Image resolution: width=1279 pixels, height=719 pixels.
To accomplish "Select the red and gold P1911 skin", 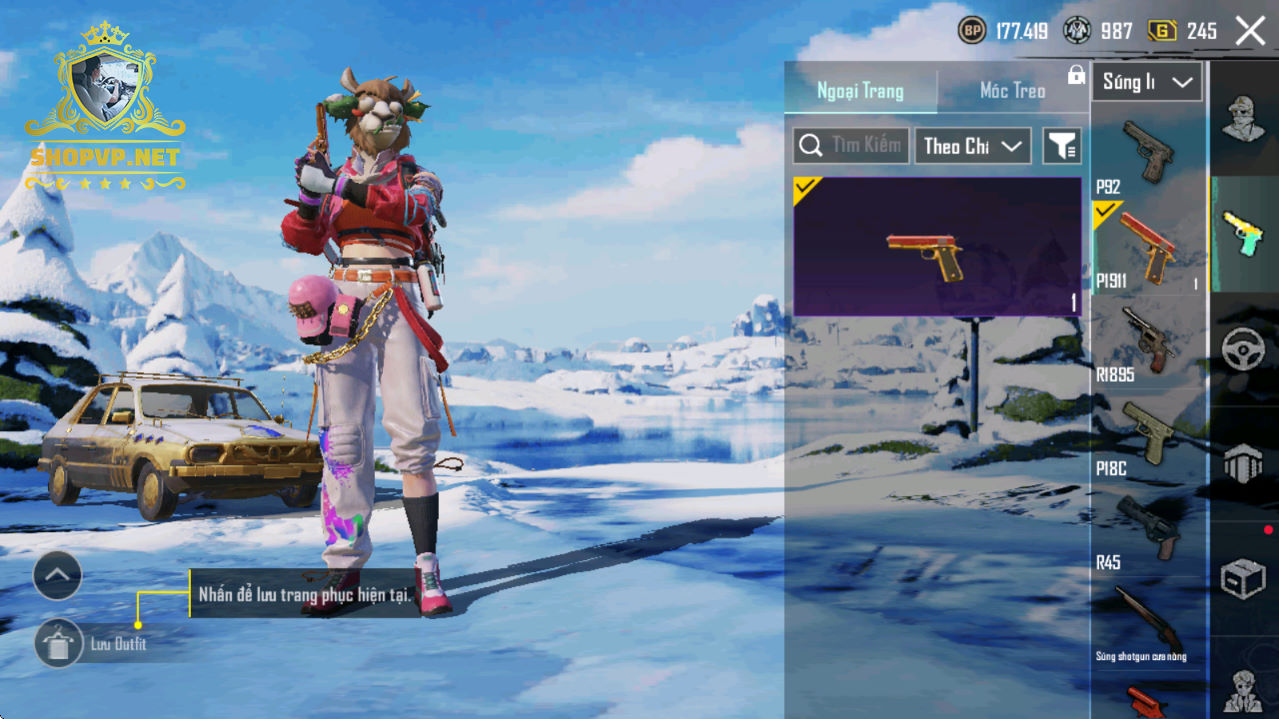I will [937, 247].
